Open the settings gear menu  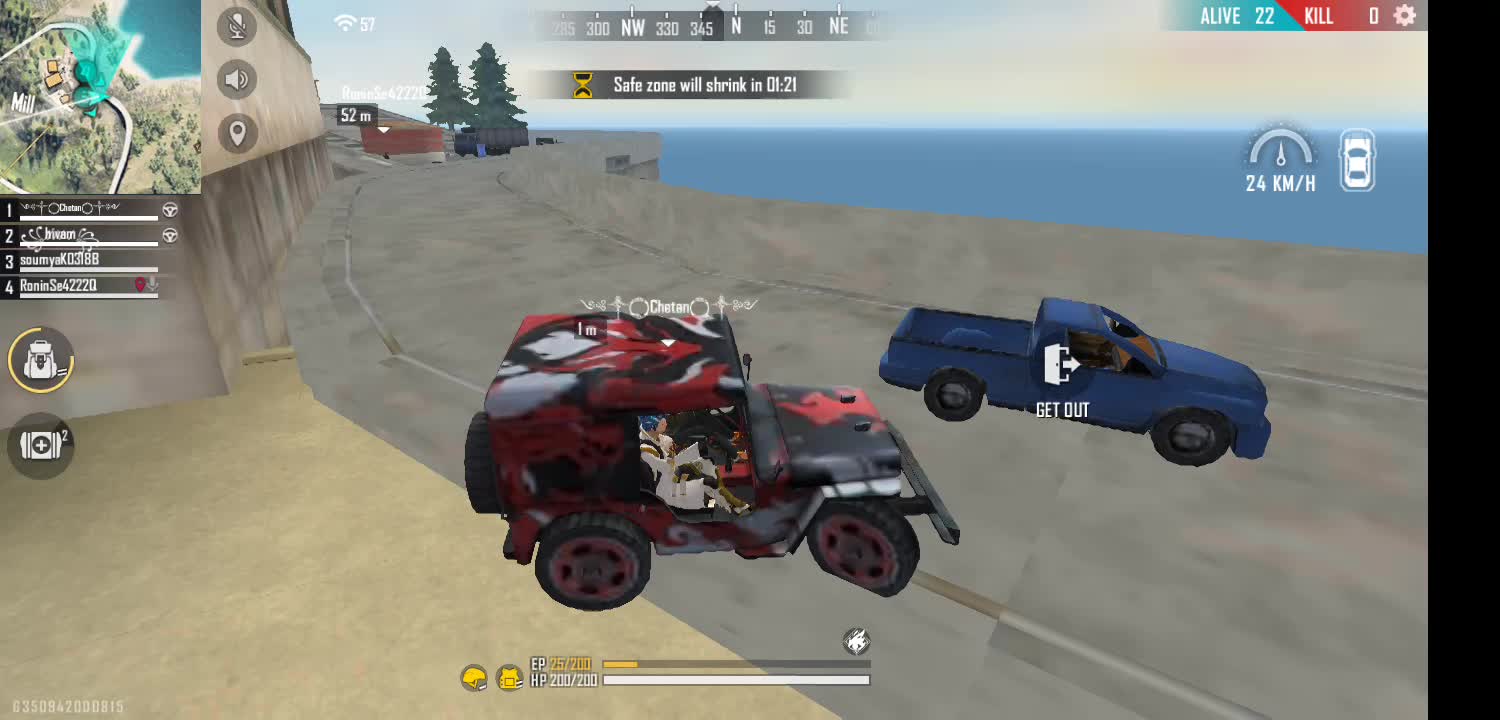(1404, 16)
